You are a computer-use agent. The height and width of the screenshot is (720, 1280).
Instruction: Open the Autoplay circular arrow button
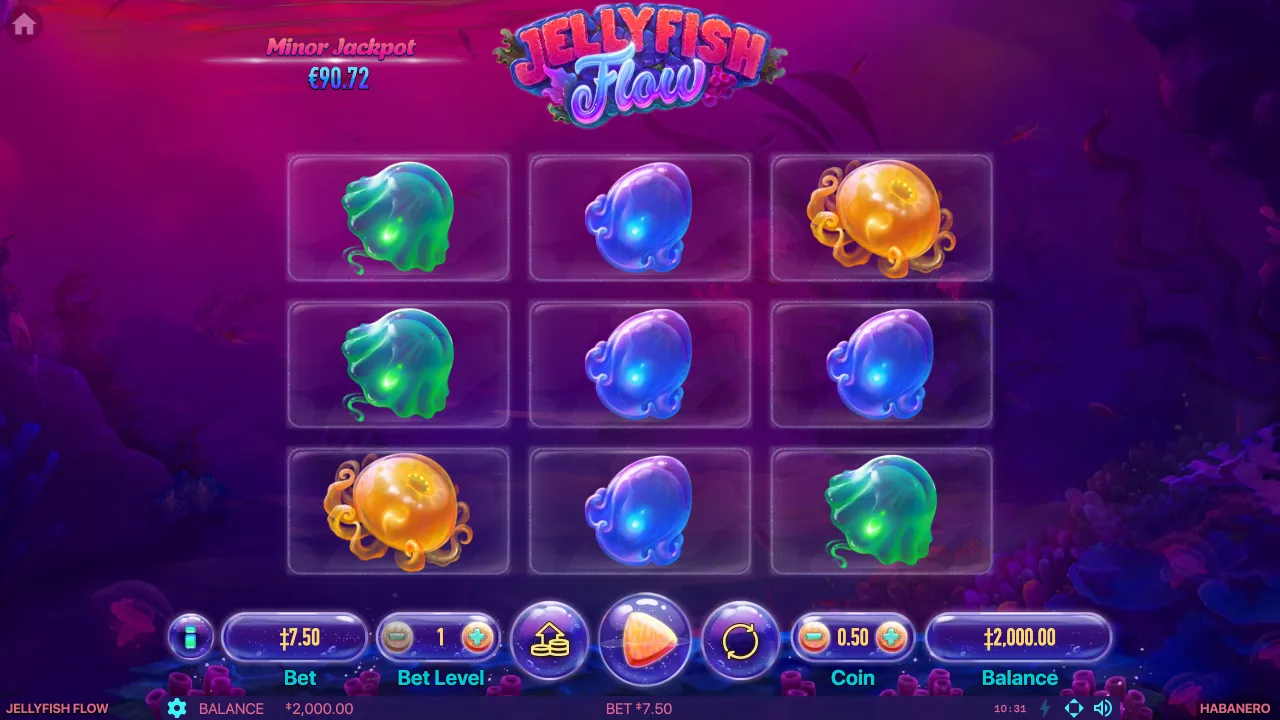point(740,640)
